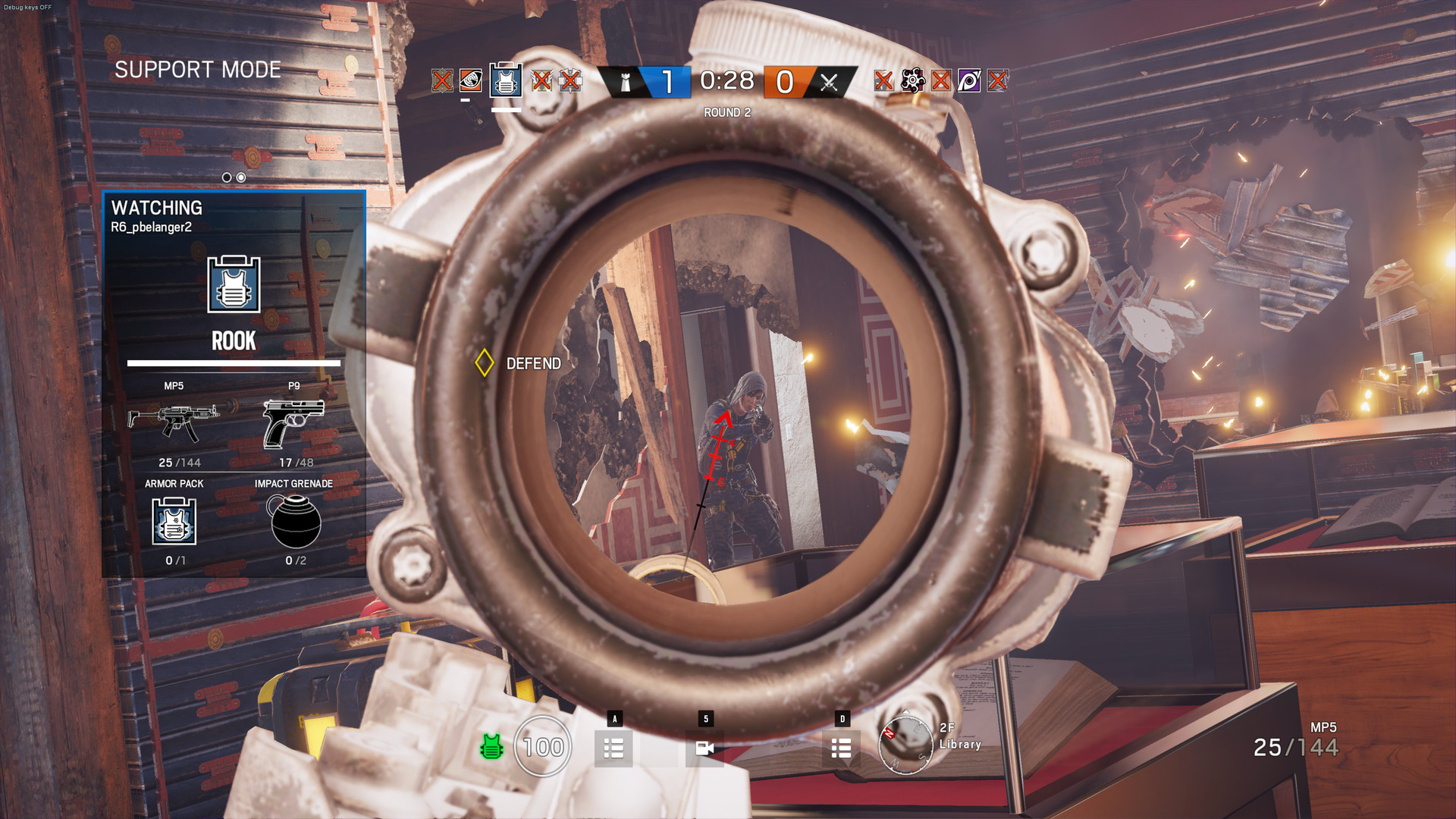Click Jackal's purple operator icon on the attacker team
The image size is (1456, 819).
969,81
